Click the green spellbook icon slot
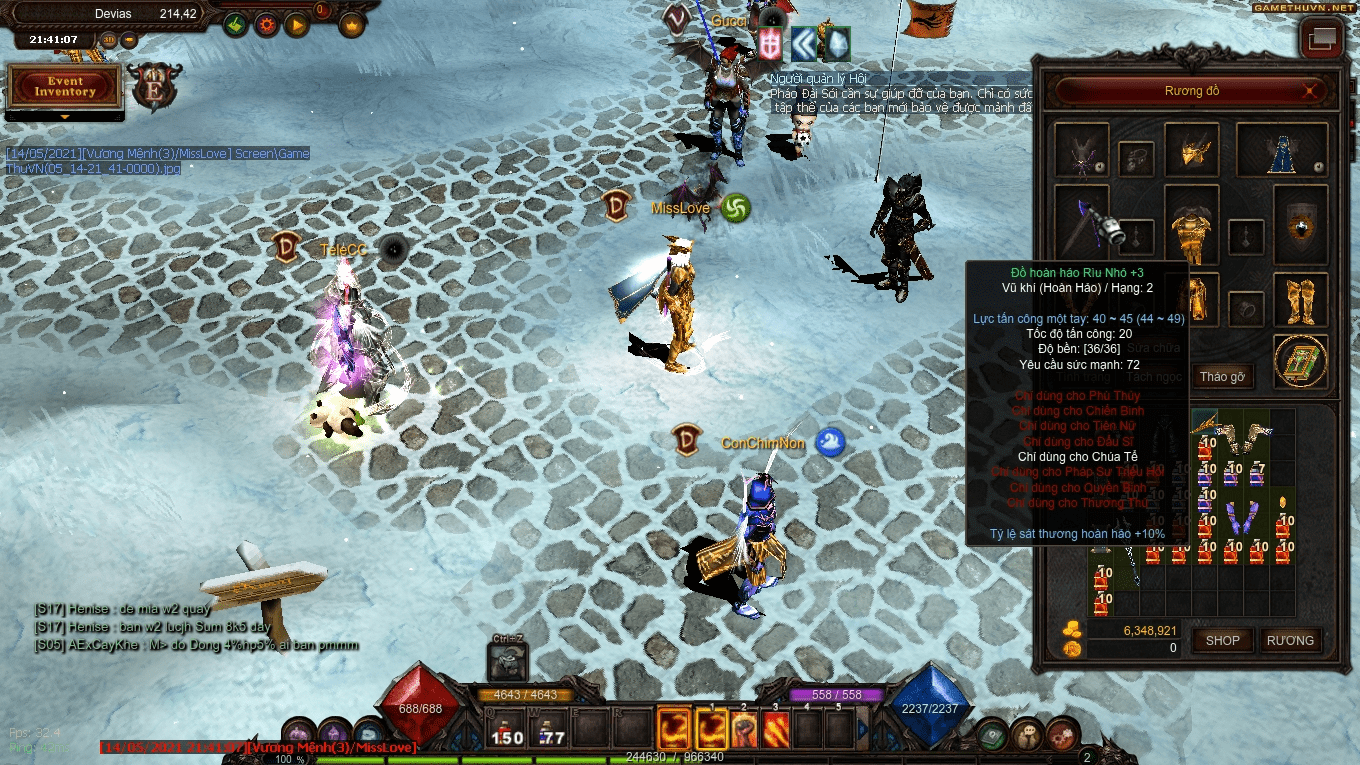The height and width of the screenshot is (765, 1360). (x=1301, y=360)
